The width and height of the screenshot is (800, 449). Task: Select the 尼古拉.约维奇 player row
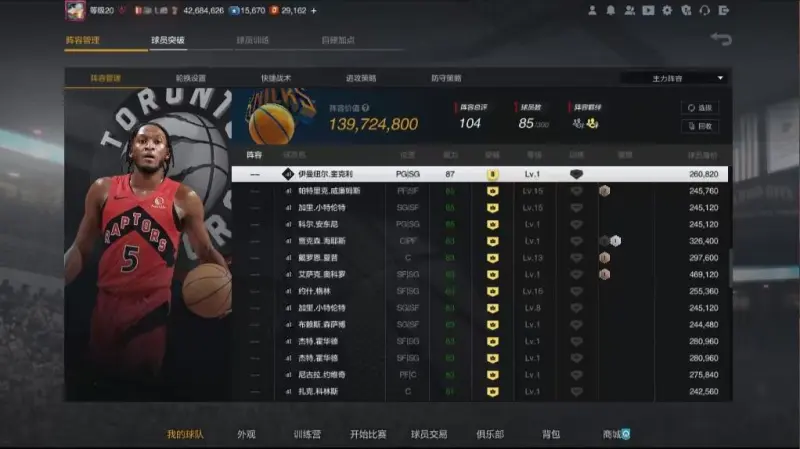tap(480, 374)
